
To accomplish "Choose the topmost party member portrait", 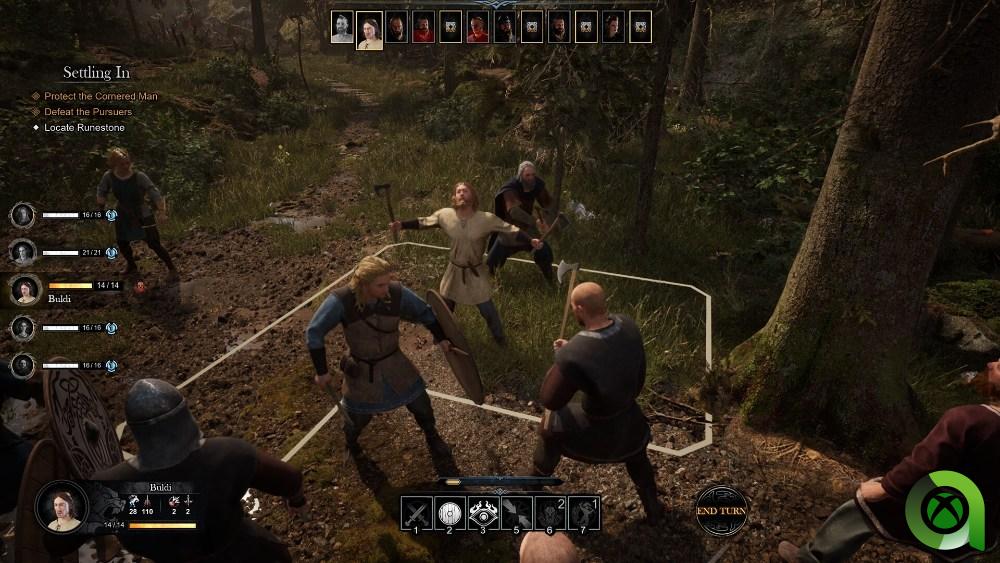I will pyautogui.click(x=24, y=215).
